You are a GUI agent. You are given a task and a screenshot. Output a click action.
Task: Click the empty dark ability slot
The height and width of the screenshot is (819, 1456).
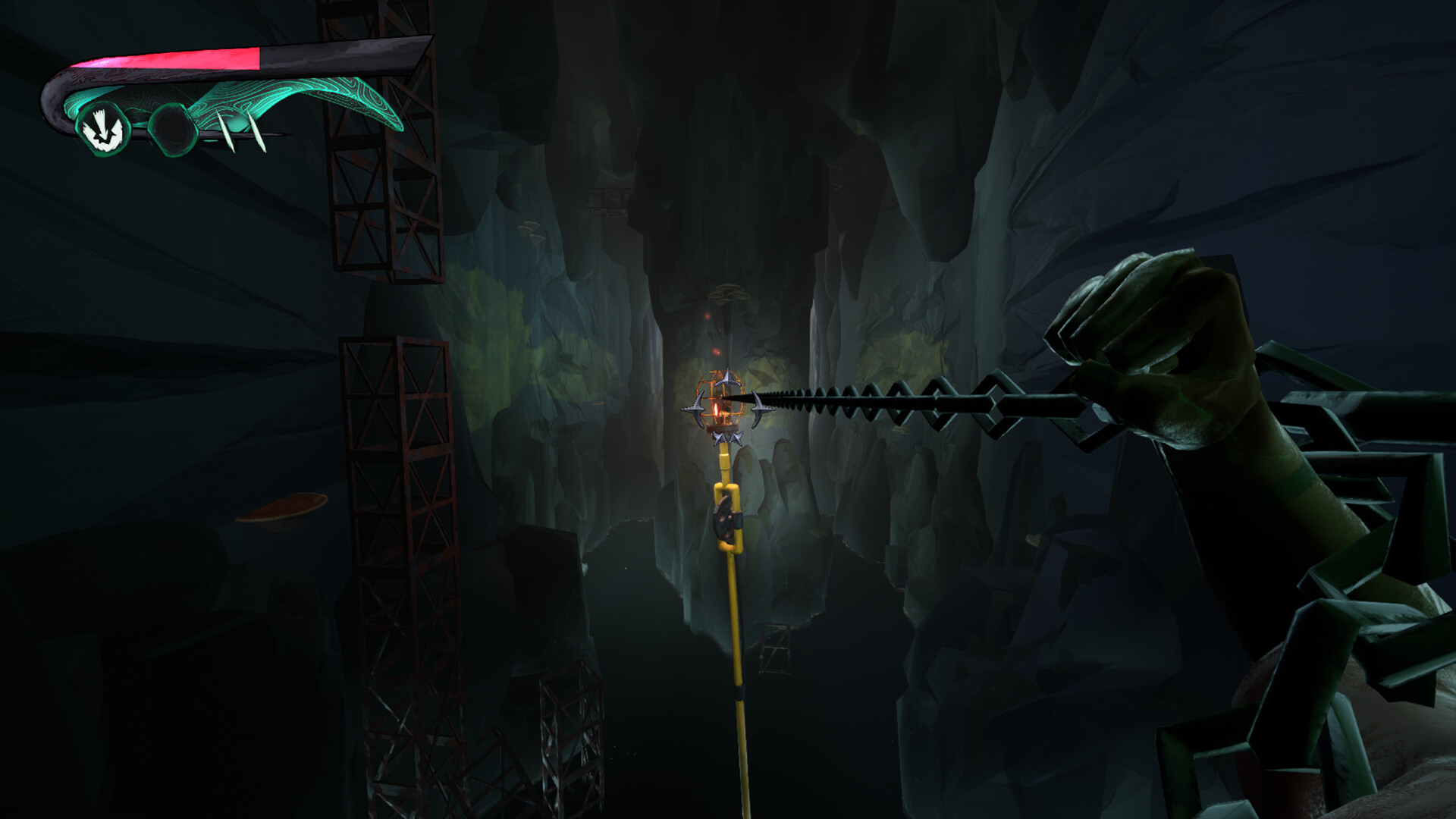173,130
